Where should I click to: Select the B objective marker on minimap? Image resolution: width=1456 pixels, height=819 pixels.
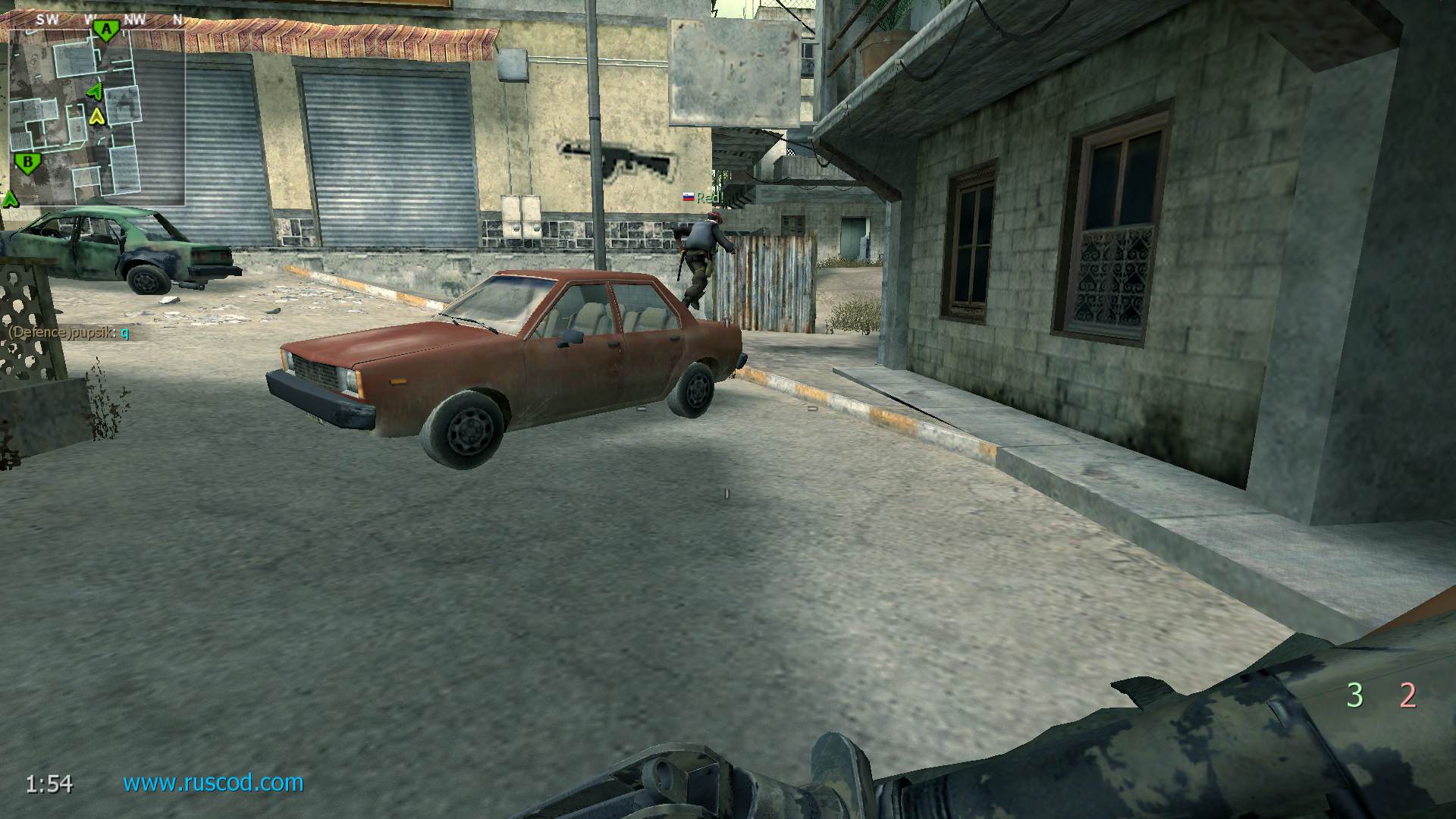(28, 162)
